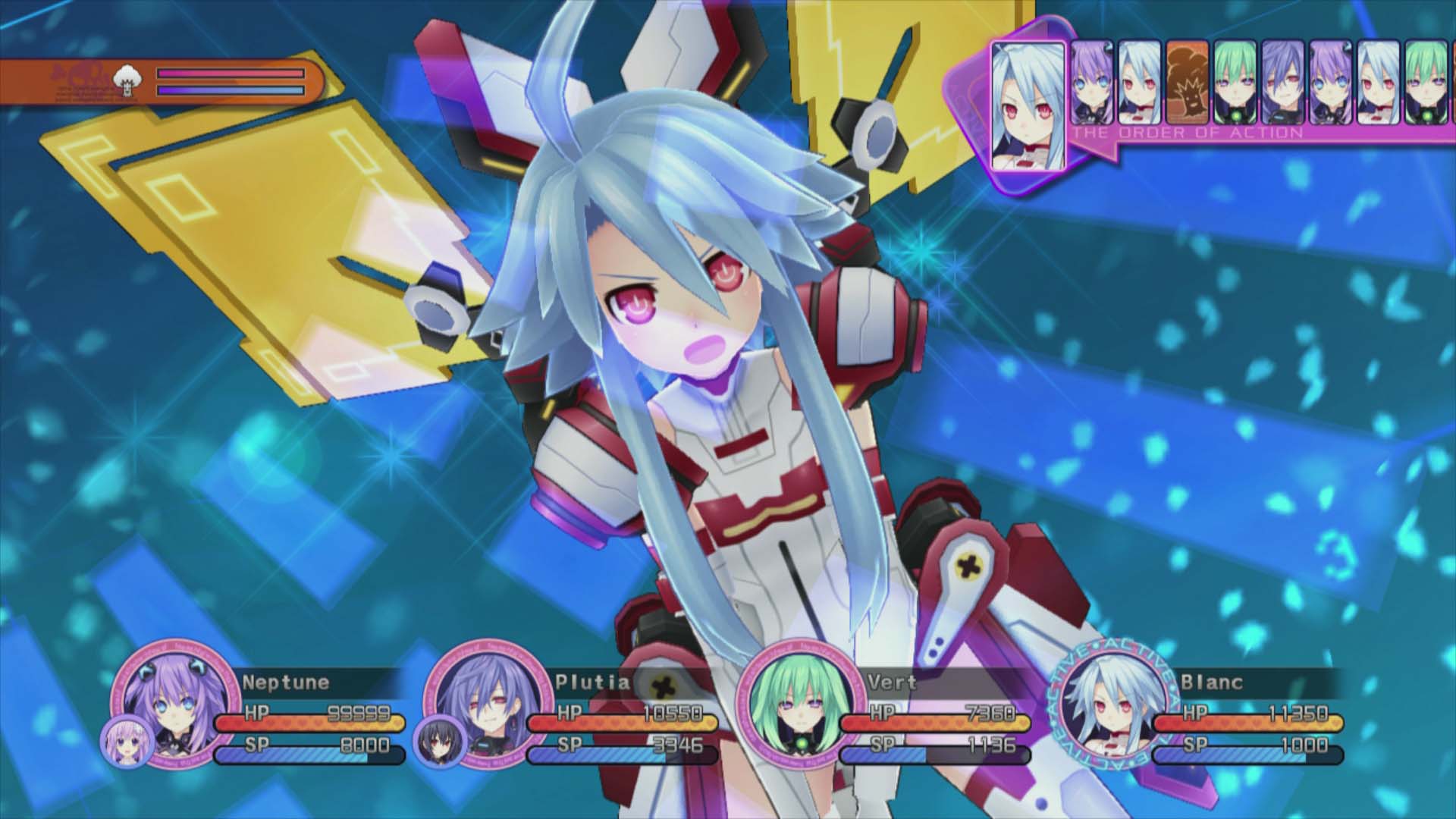Image resolution: width=1456 pixels, height=819 pixels.
Task: Click Purple Heart's portrait in the turn order bar
Action: click(x=1092, y=83)
